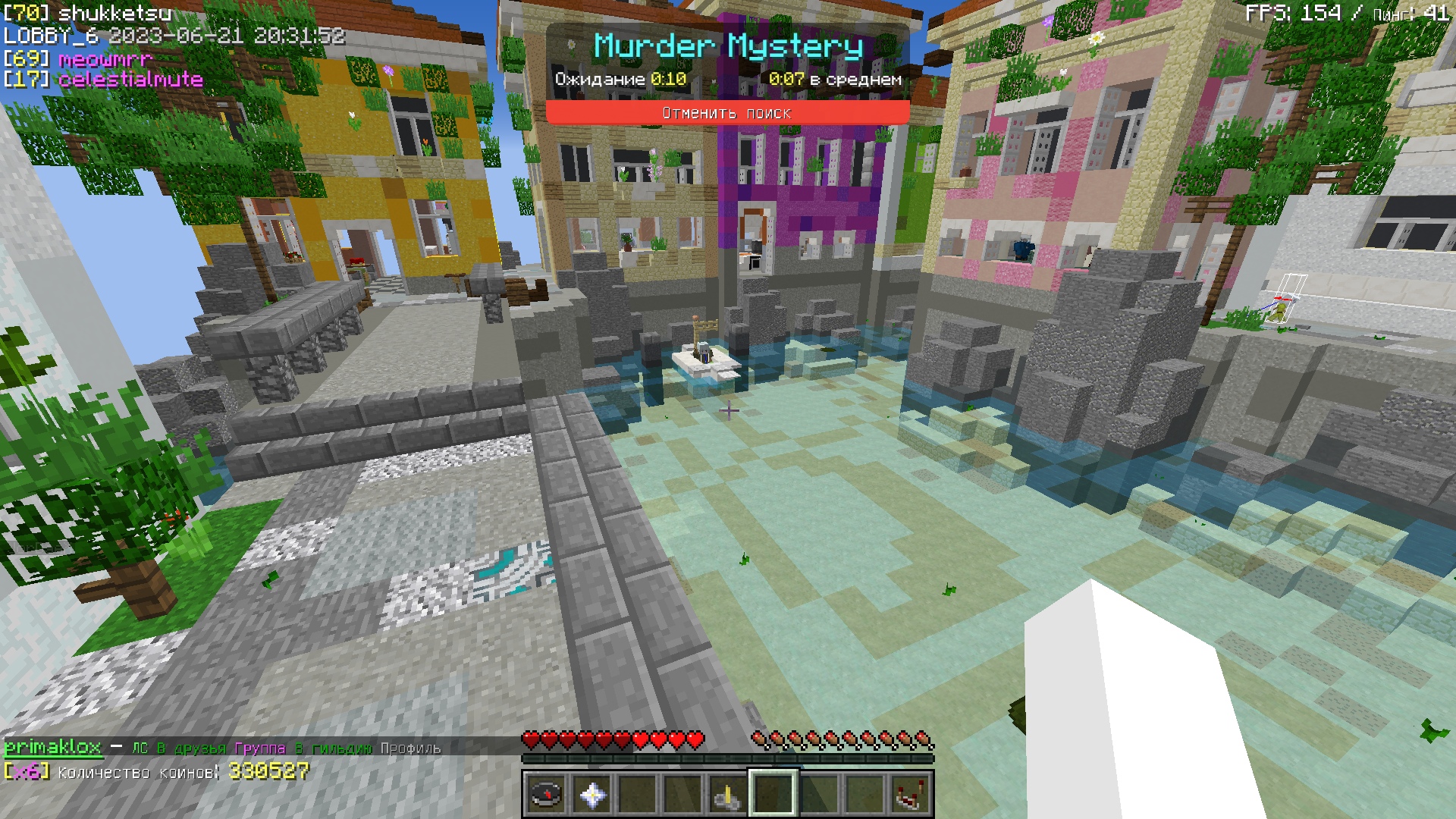
Task: Select the lever item hotbar slot
Action: [727, 794]
